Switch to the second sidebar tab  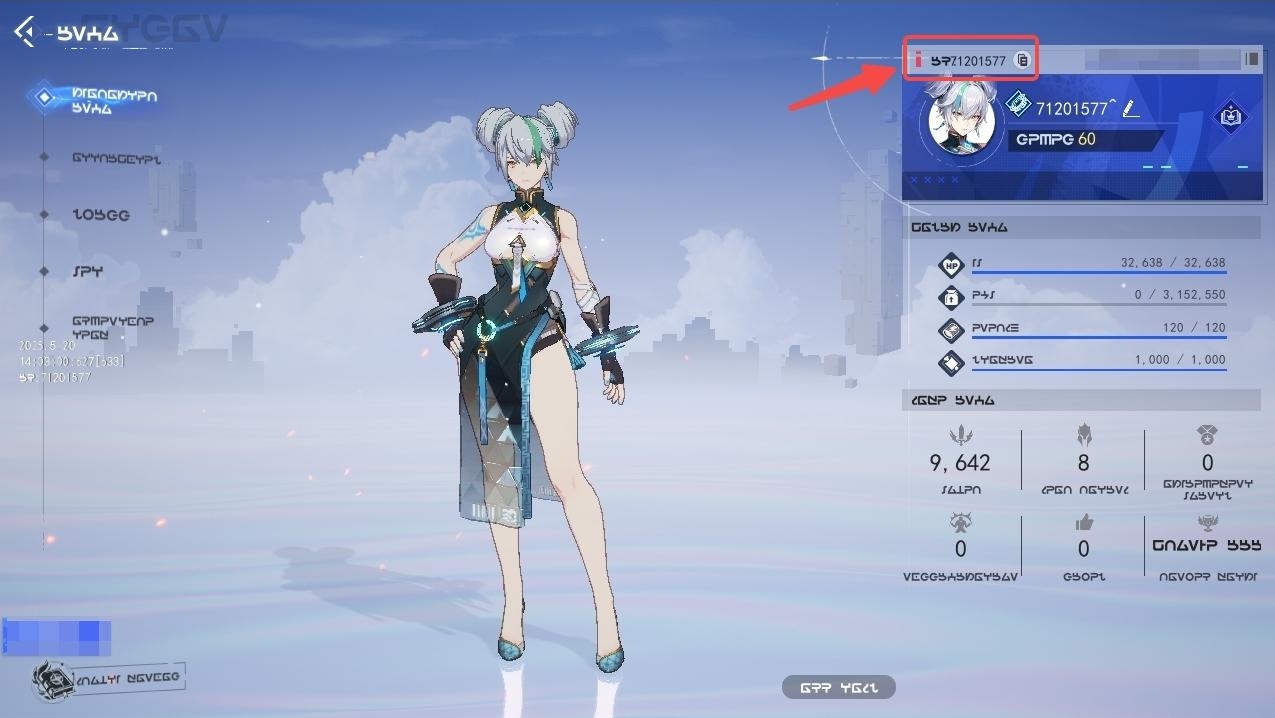(x=115, y=158)
